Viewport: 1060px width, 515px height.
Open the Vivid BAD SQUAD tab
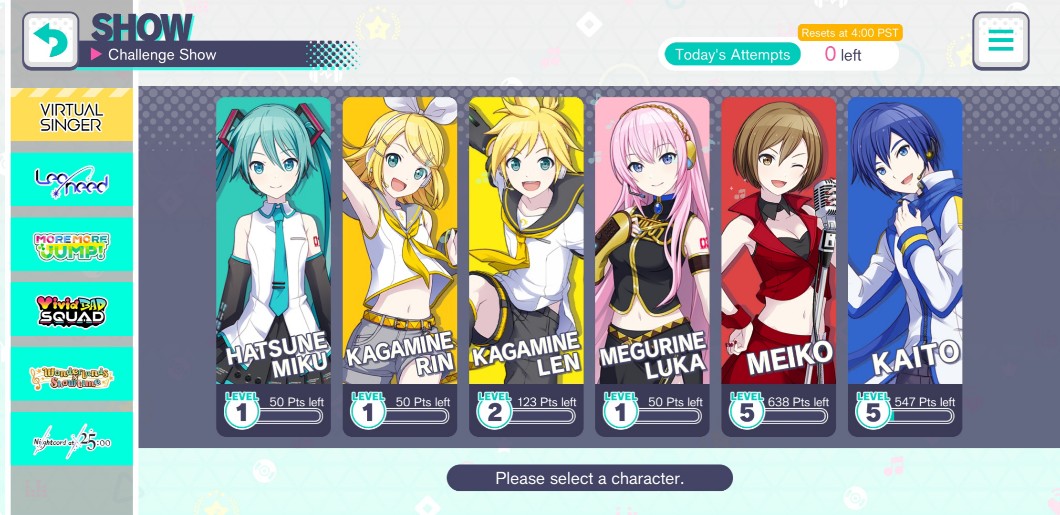[71, 311]
